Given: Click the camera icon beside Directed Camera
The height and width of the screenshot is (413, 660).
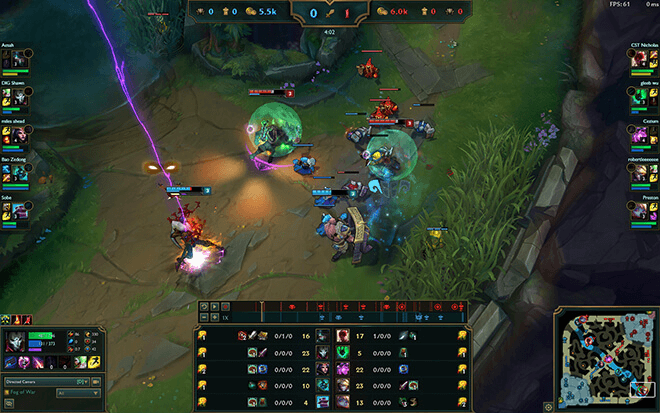Looking at the screenshot, I should point(96,382).
